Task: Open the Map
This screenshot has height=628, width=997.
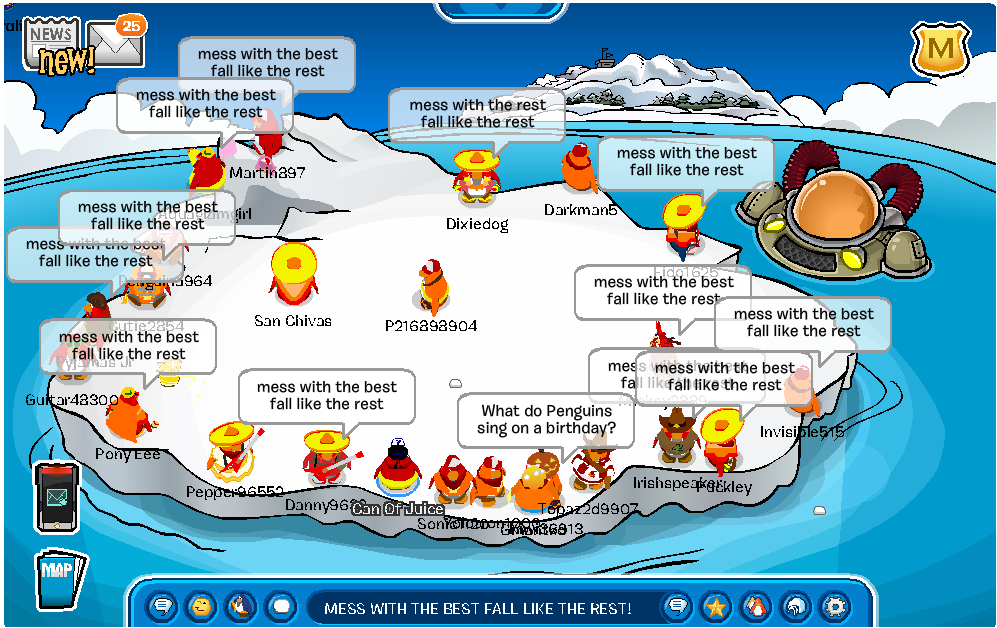Action: click(x=60, y=579)
